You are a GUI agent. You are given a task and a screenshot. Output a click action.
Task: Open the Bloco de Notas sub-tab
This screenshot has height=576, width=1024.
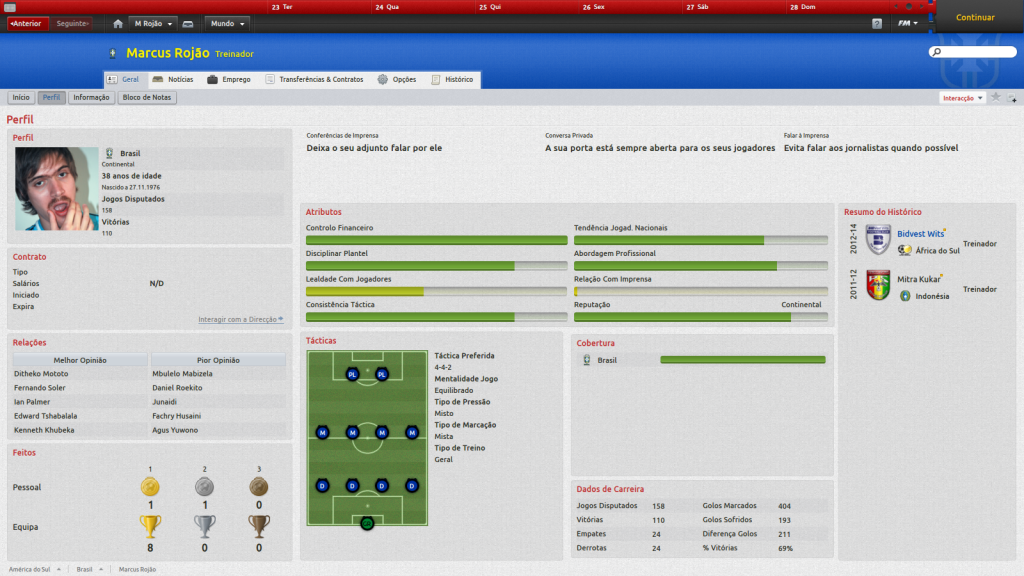(147, 98)
